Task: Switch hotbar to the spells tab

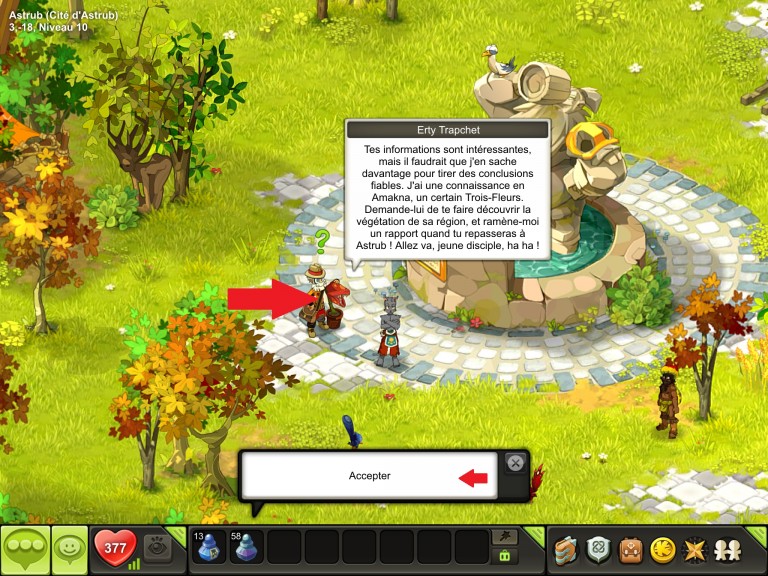Action: tap(506, 537)
